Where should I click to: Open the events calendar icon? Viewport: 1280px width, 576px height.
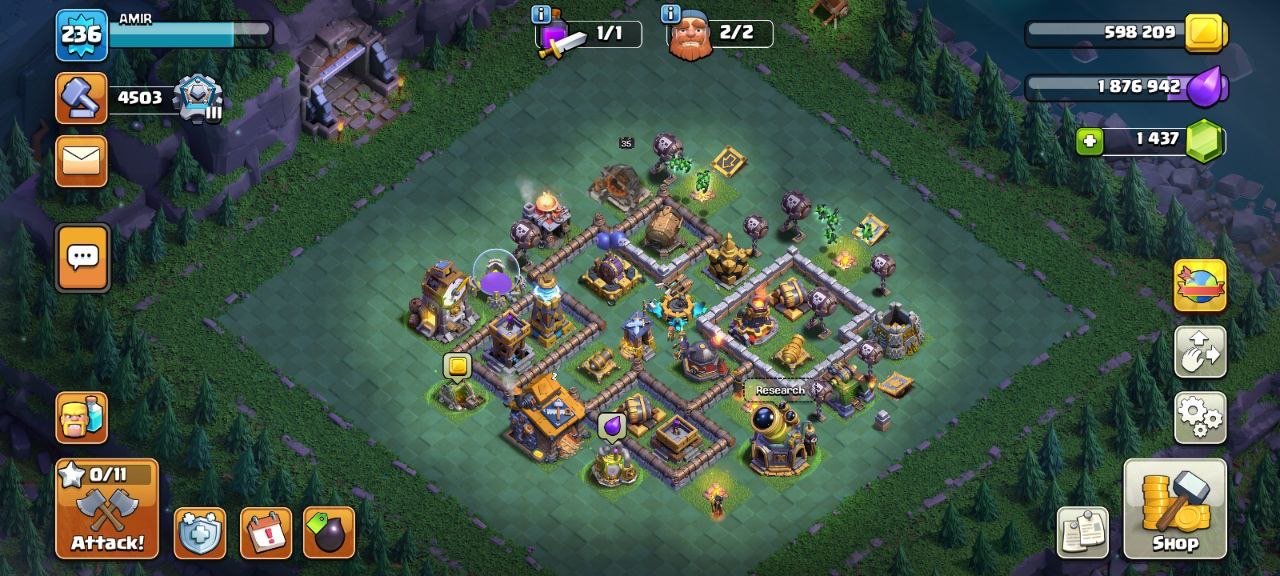pyautogui.click(x=266, y=533)
